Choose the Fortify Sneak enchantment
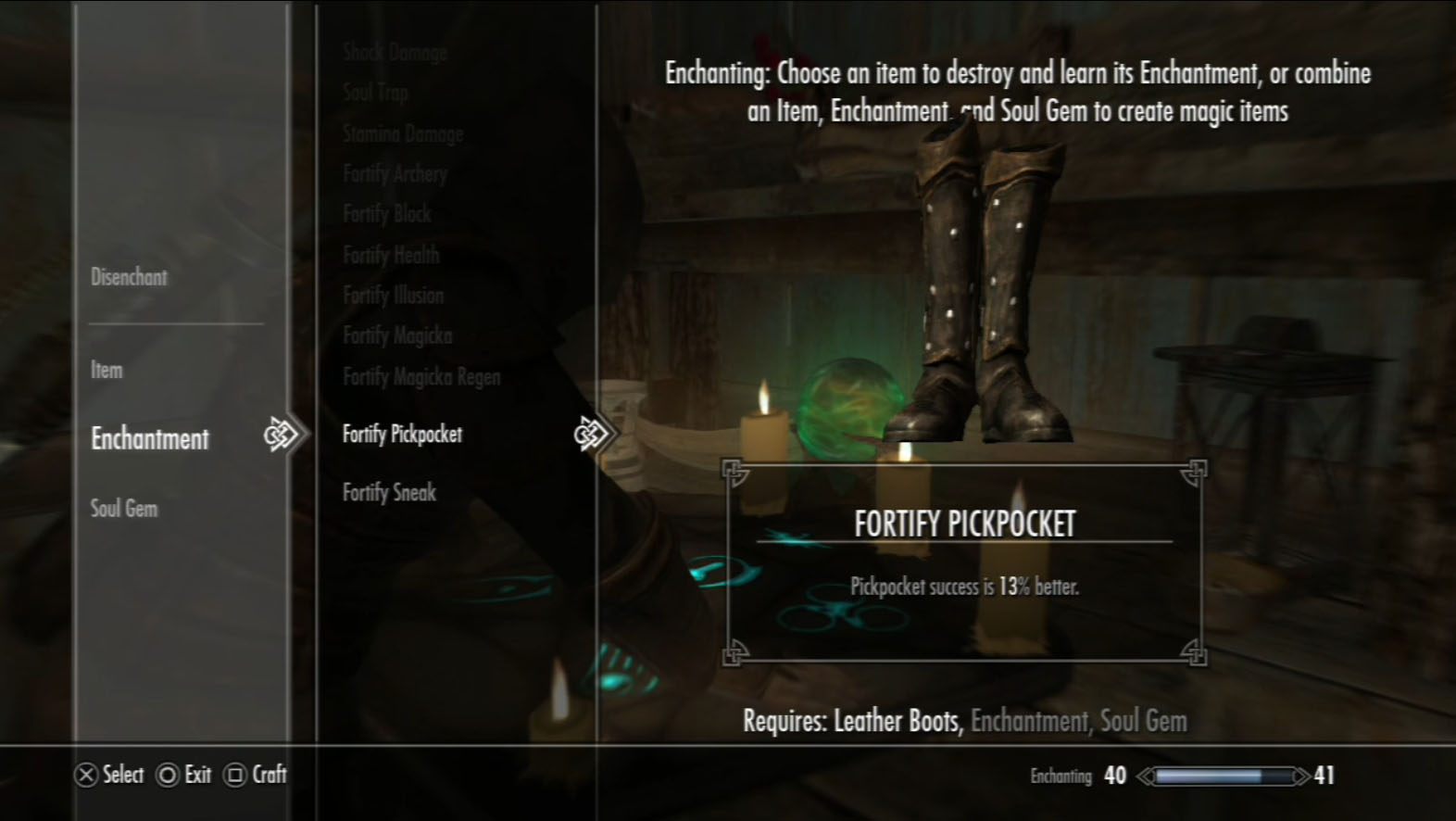Screen dimensions: 1456x821 (389, 493)
